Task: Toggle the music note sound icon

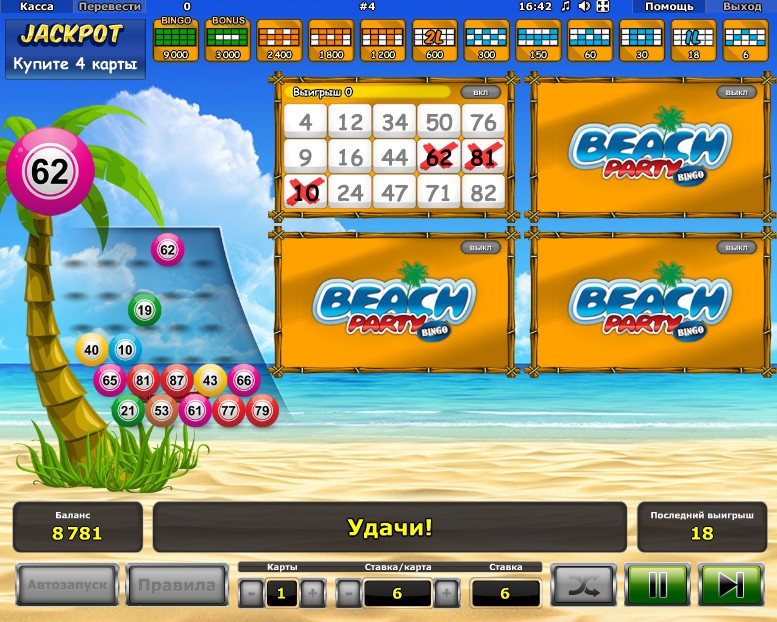Action: click(565, 7)
